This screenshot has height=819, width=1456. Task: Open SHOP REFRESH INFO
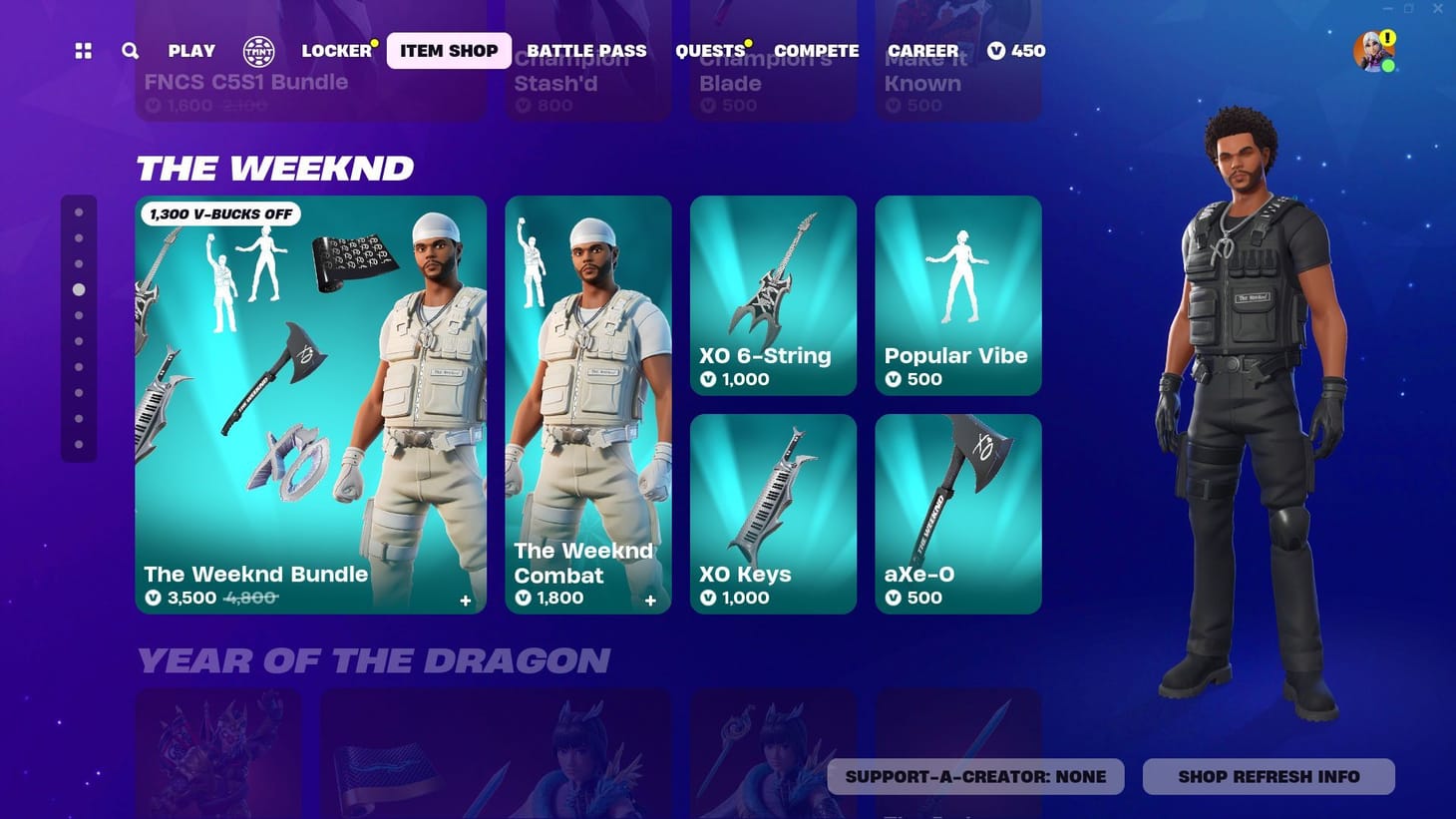click(x=1268, y=776)
